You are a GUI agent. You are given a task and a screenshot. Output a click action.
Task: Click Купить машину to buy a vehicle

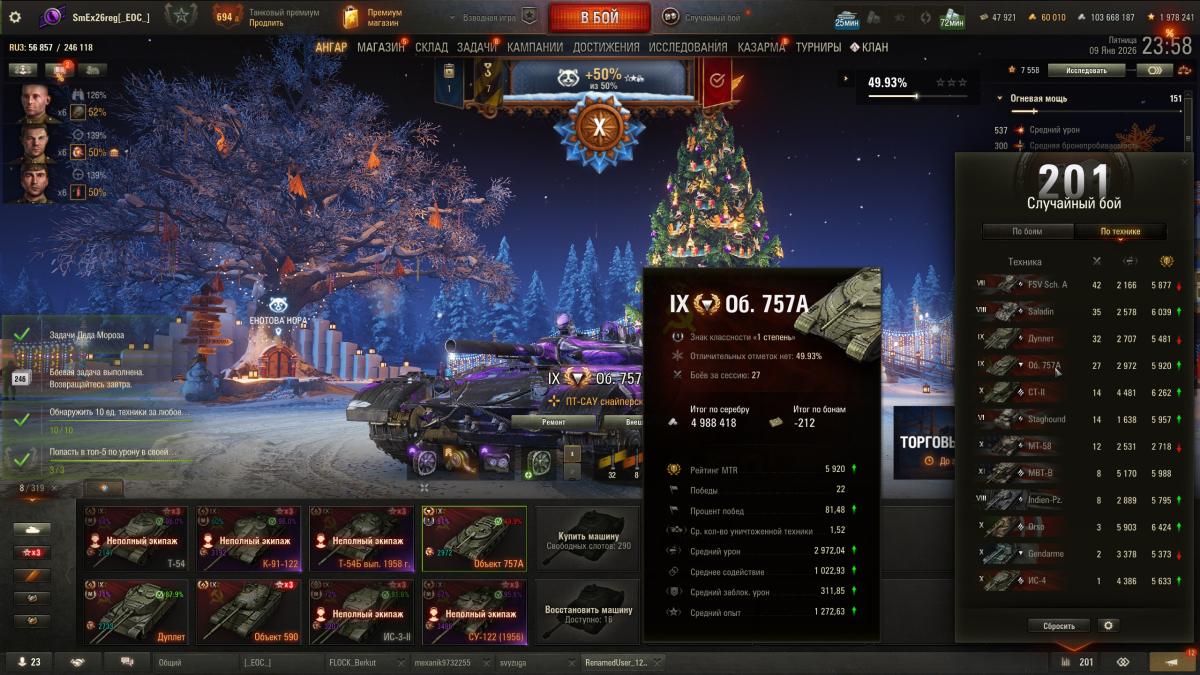[x=588, y=535]
